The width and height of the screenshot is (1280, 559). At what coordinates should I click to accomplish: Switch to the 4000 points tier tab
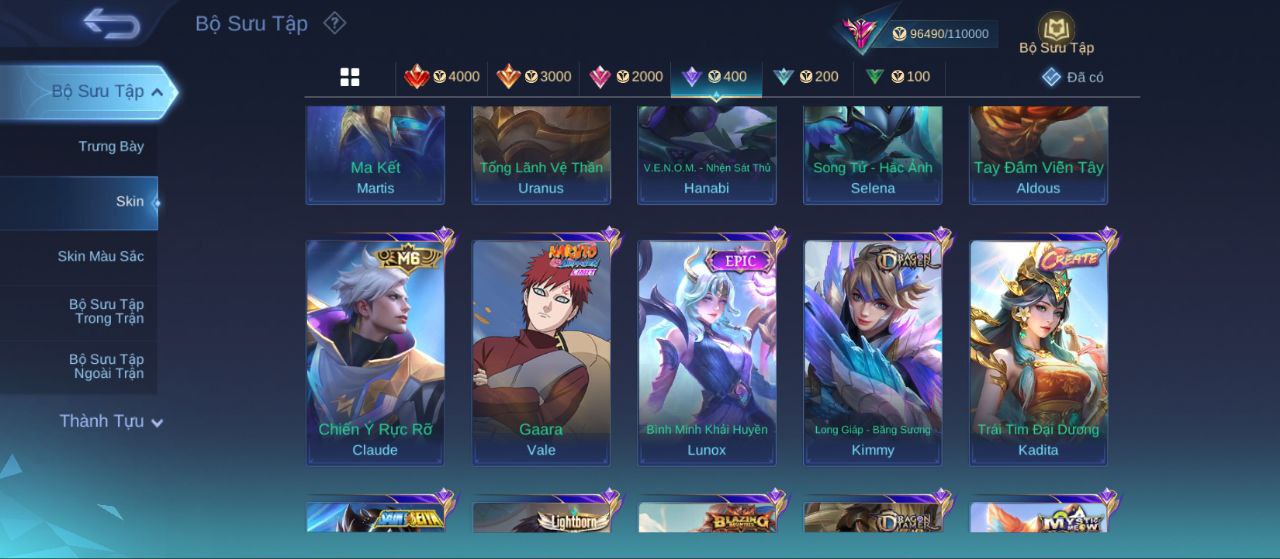[442, 77]
